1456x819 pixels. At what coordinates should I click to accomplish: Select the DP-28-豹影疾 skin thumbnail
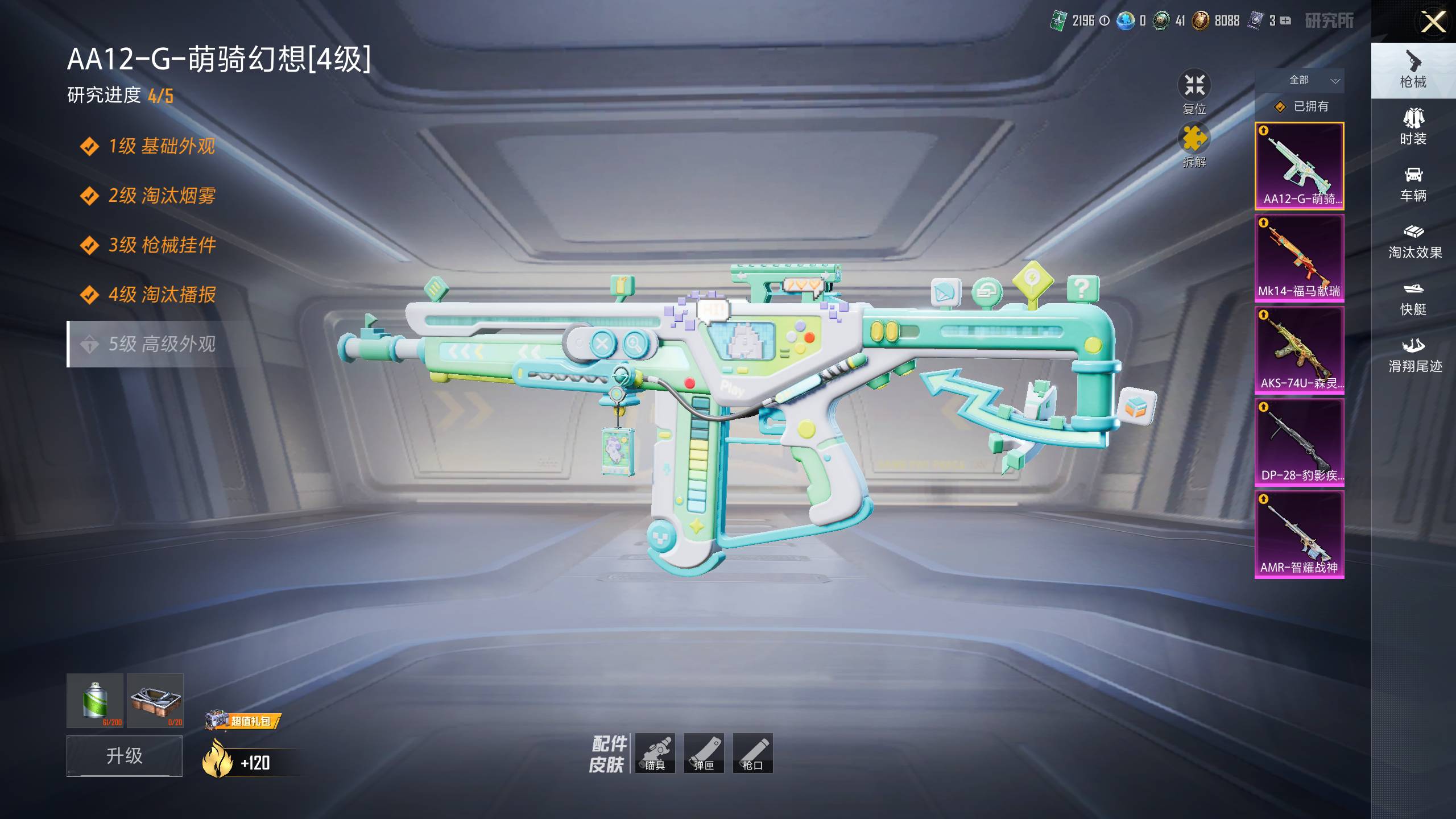click(x=1300, y=442)
